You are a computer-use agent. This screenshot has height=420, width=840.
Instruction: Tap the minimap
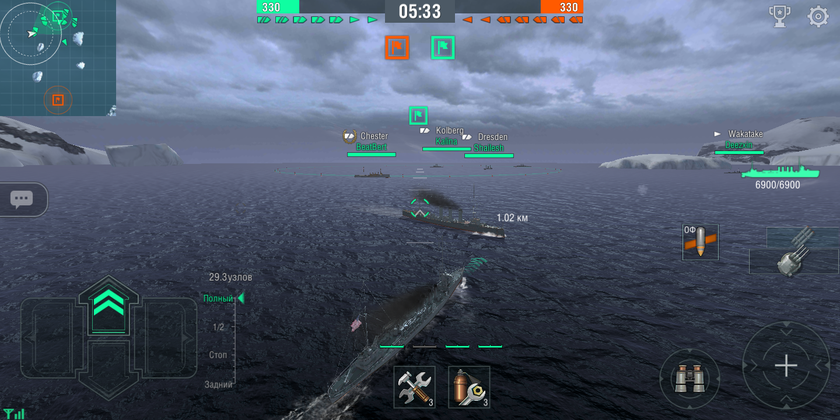(57, 57)
